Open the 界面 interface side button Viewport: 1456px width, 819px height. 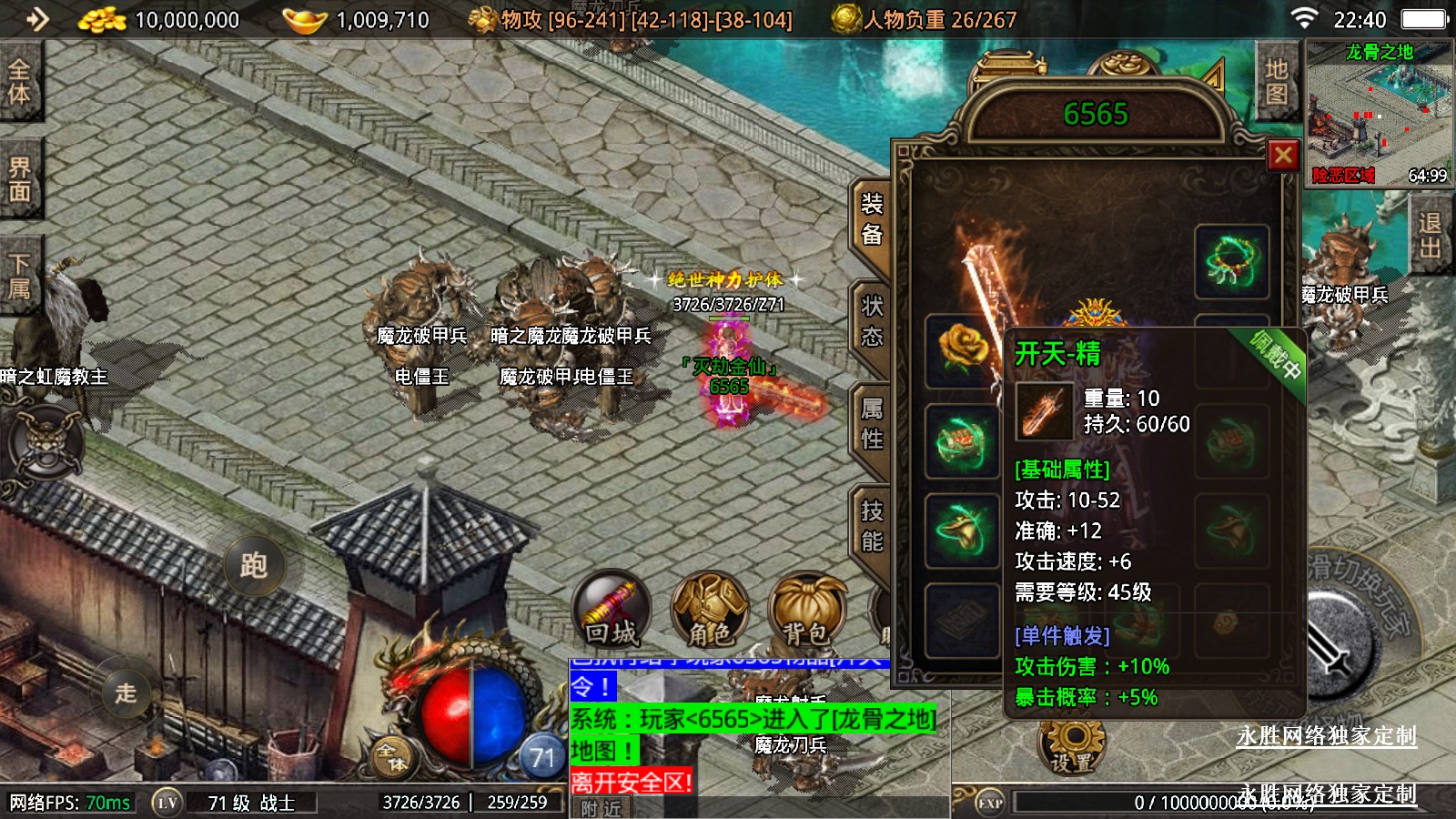click(20, 179)
